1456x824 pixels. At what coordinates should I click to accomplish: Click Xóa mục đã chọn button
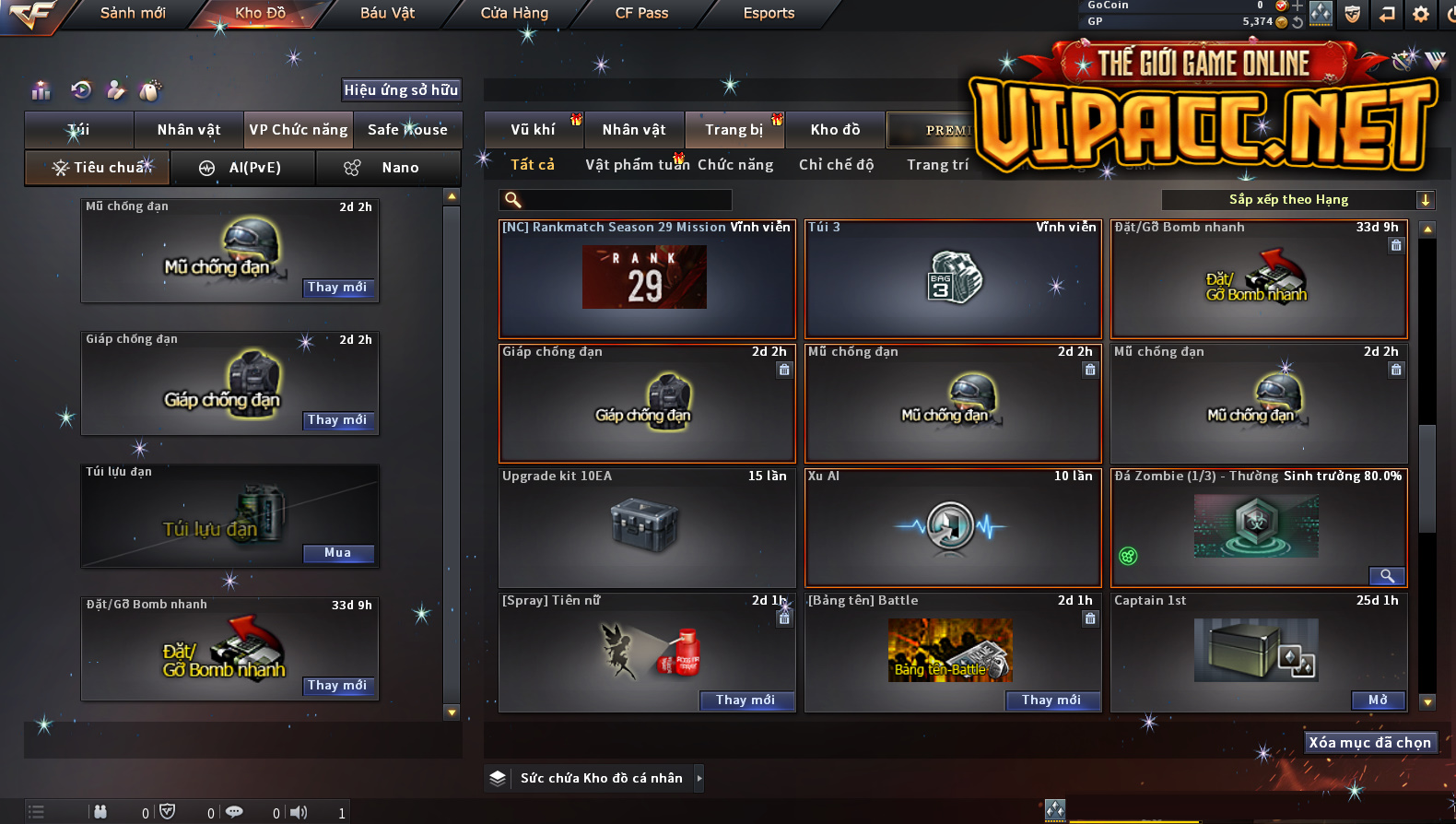pyautogui.click(x=1369, y=743)
